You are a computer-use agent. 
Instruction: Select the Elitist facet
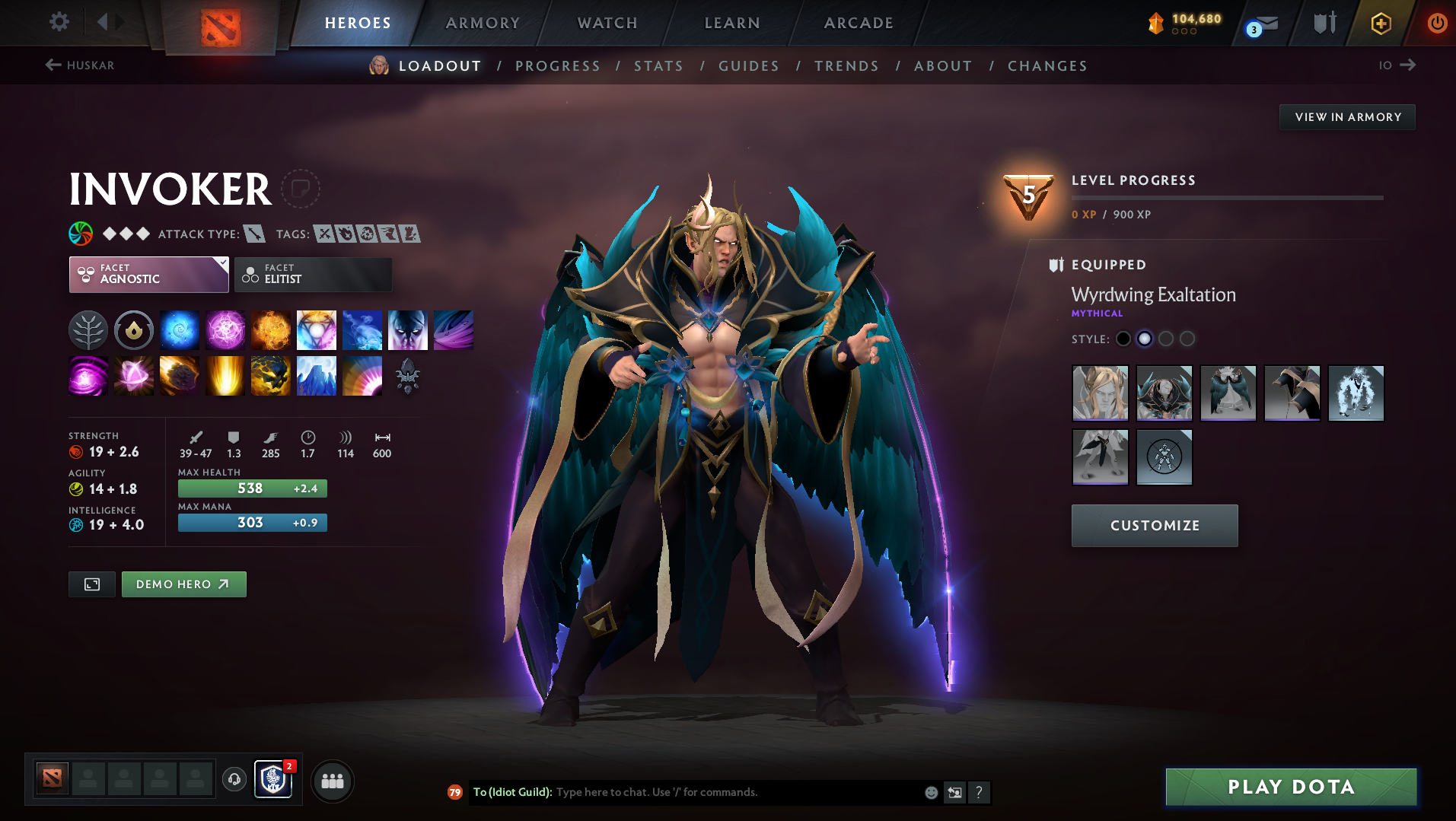[313, 274]
